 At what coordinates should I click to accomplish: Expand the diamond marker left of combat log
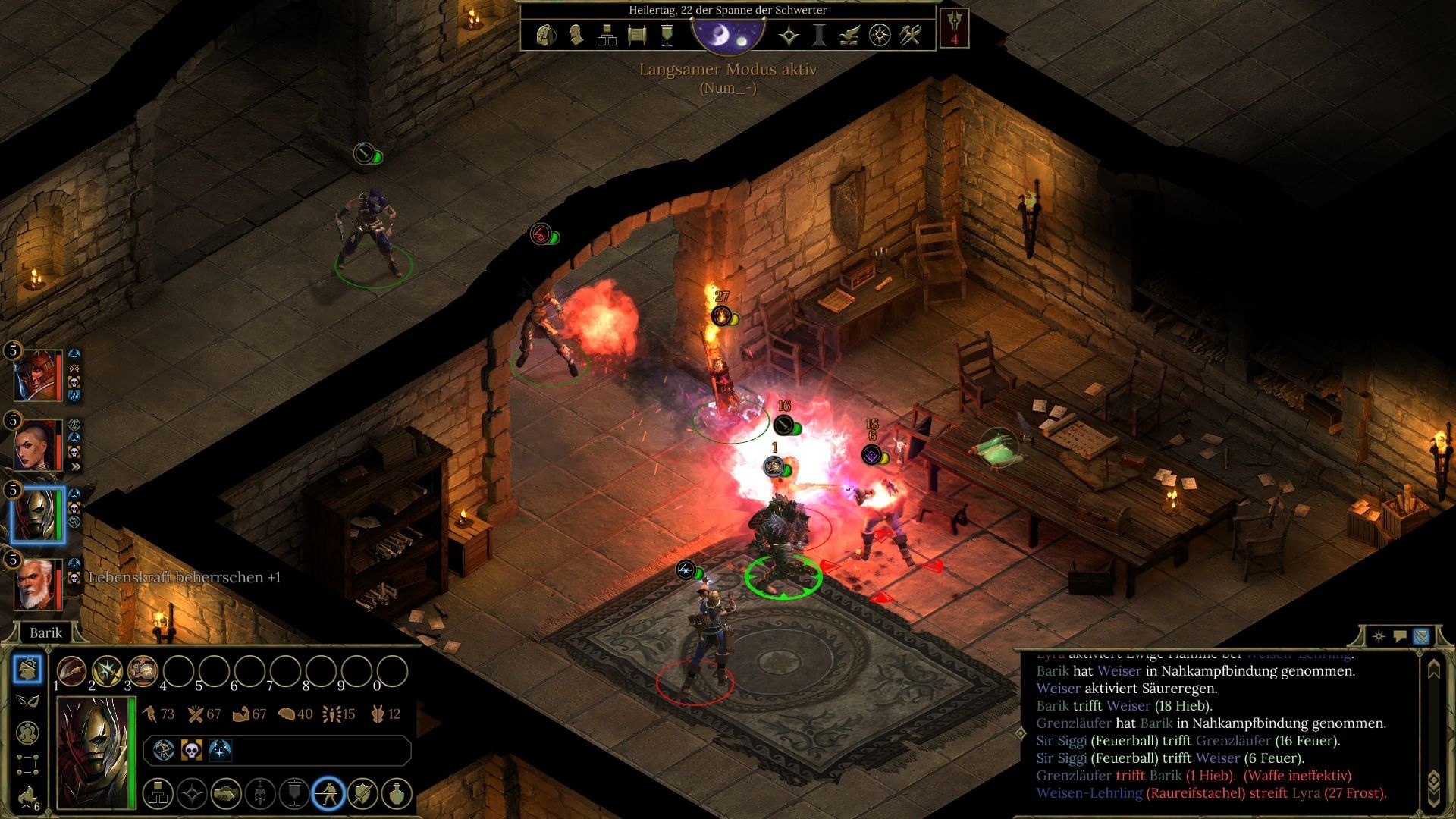tap(1019, 733)
